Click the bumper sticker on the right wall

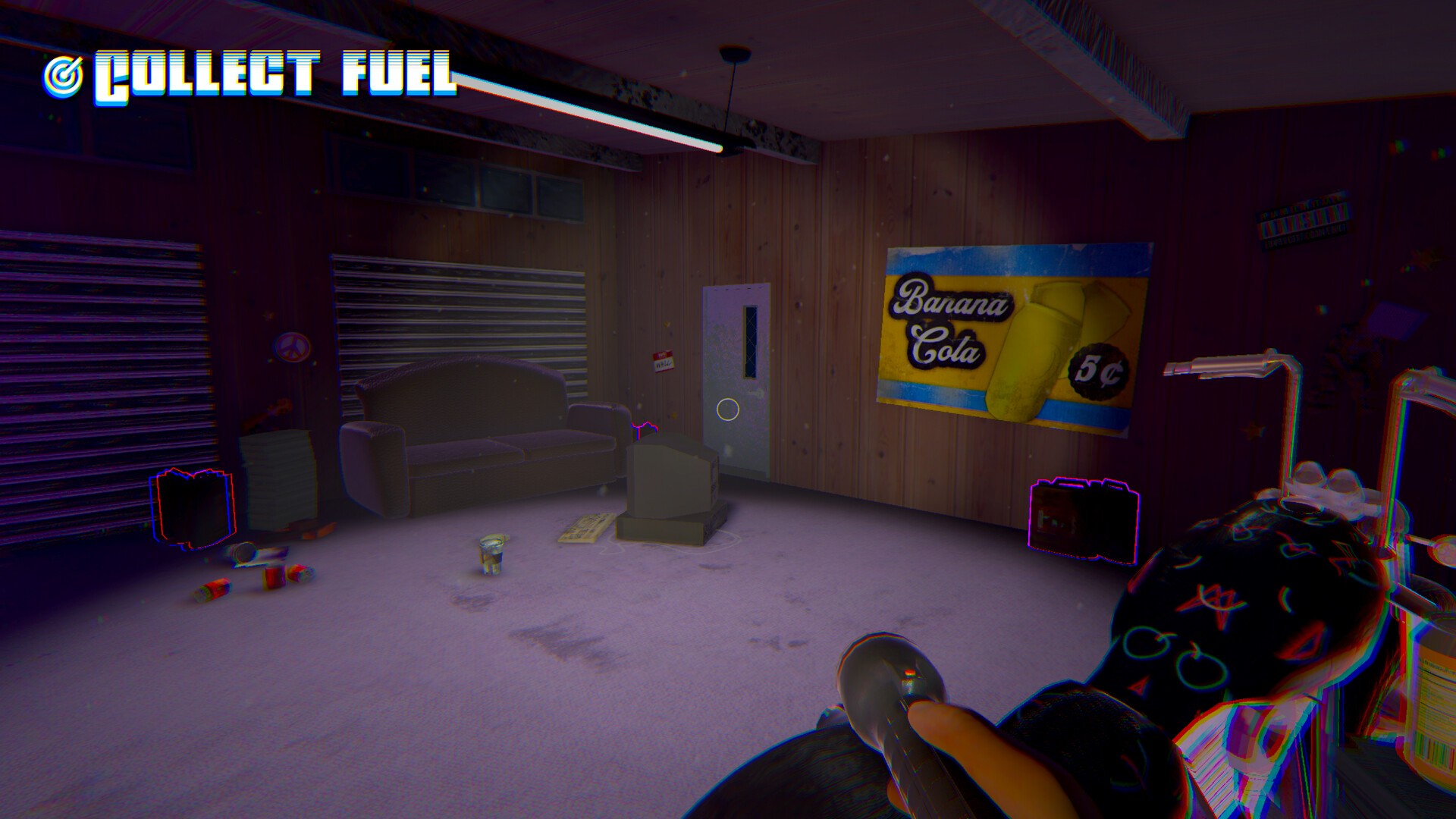pyautogui.click(x=1303, y=218)
